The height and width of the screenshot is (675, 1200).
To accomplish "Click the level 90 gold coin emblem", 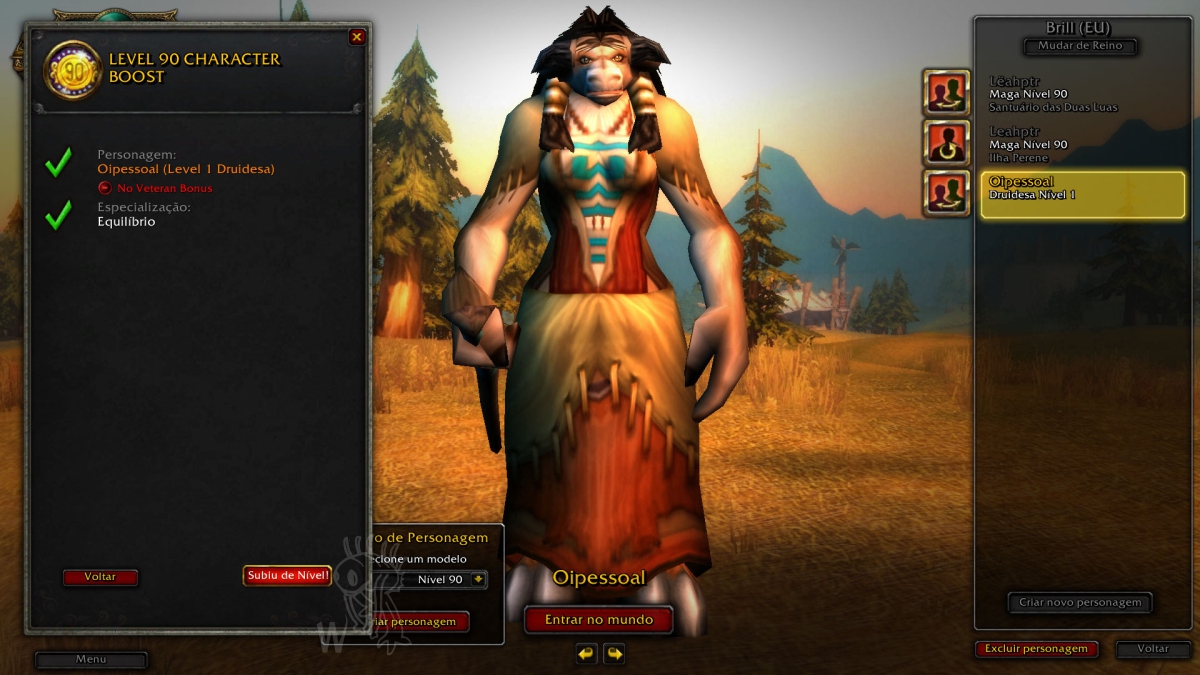I will 73,69.
